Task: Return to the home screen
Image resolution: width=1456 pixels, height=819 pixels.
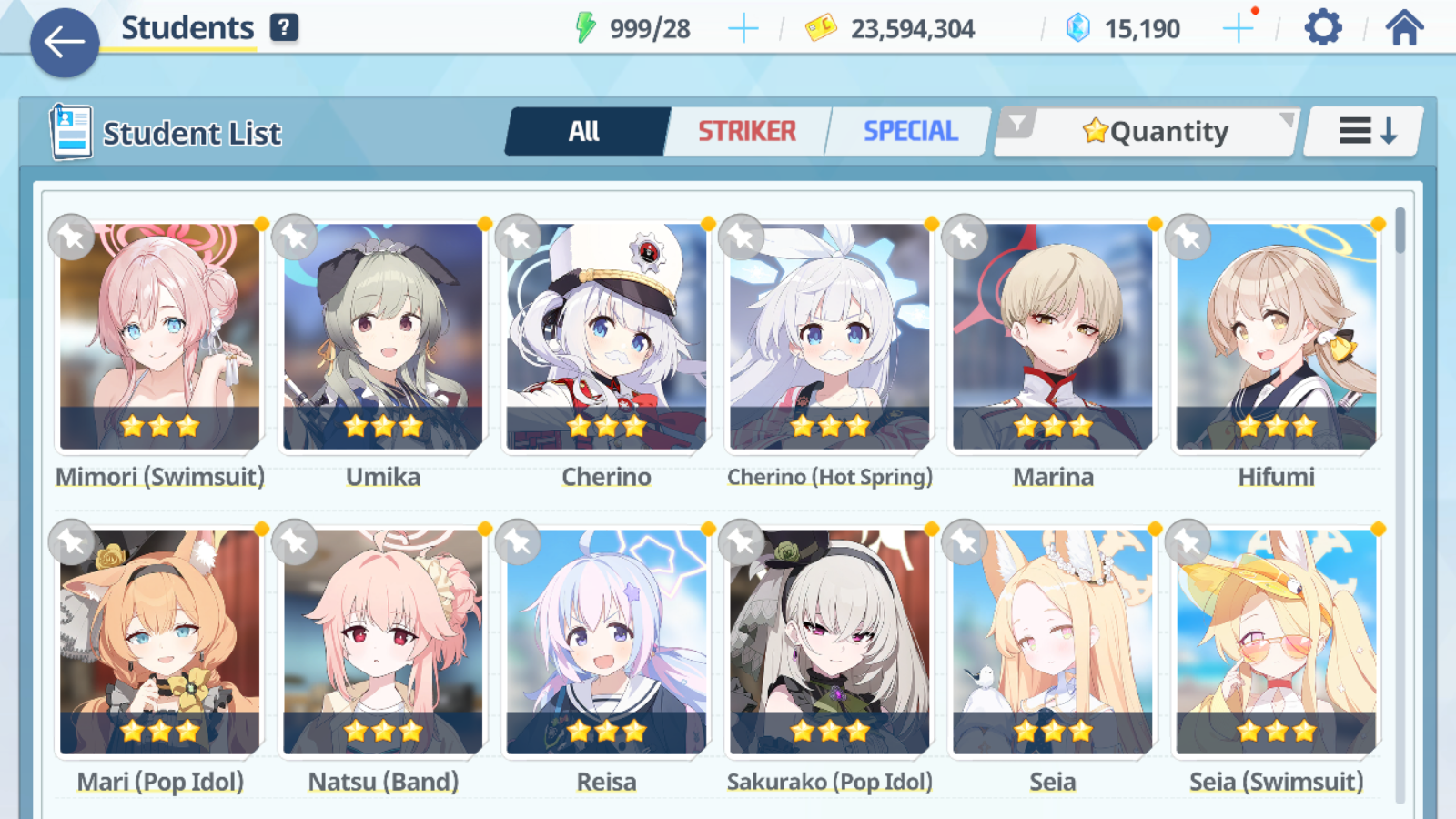Action: pos(1406,27)
